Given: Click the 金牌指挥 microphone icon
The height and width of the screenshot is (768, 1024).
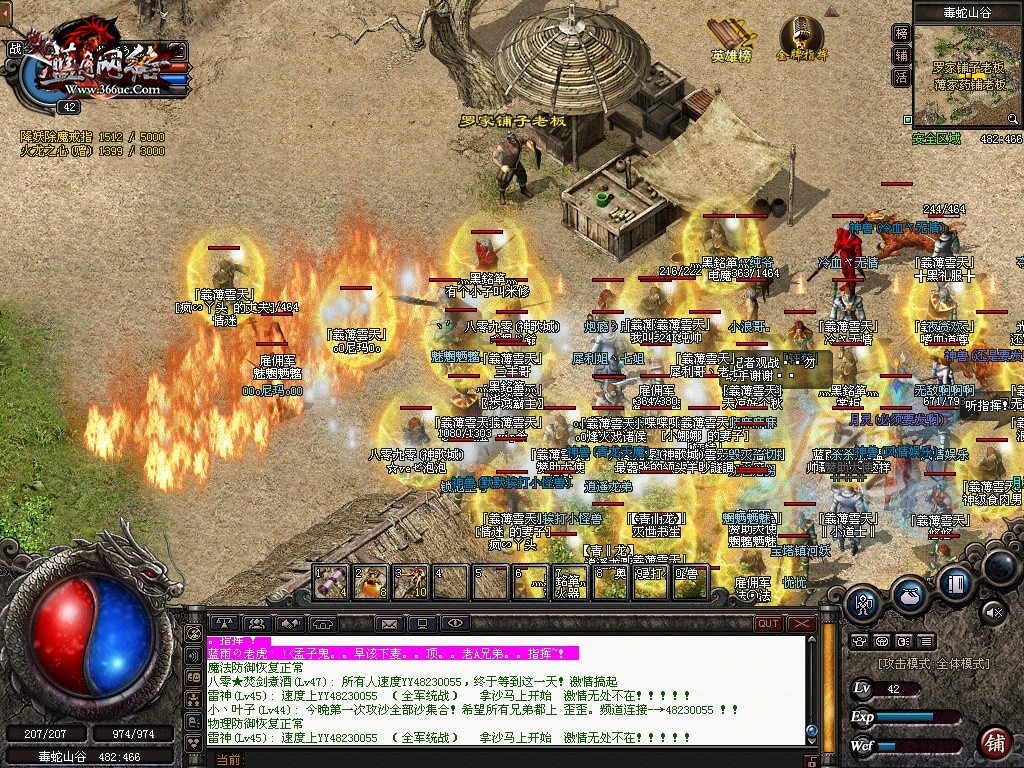Looking at the screenshot, I should [x=801, y=36].
